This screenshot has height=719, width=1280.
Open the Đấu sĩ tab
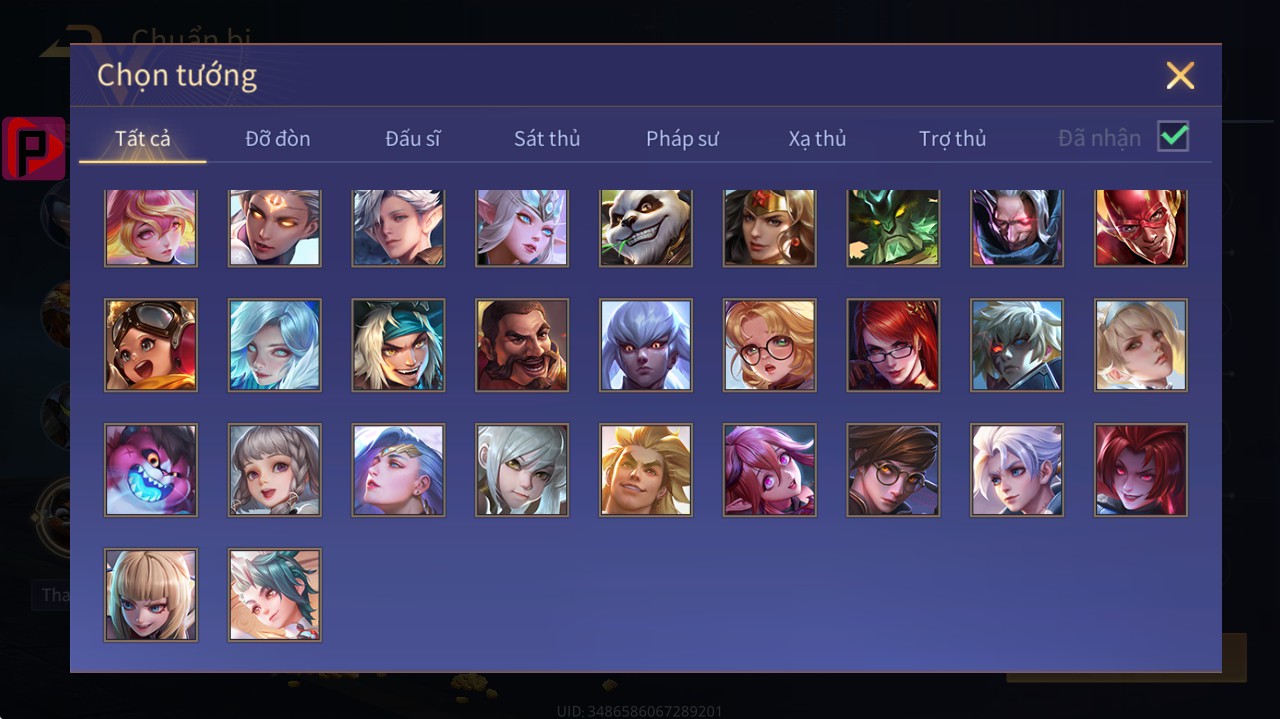[x=413, y=139]
